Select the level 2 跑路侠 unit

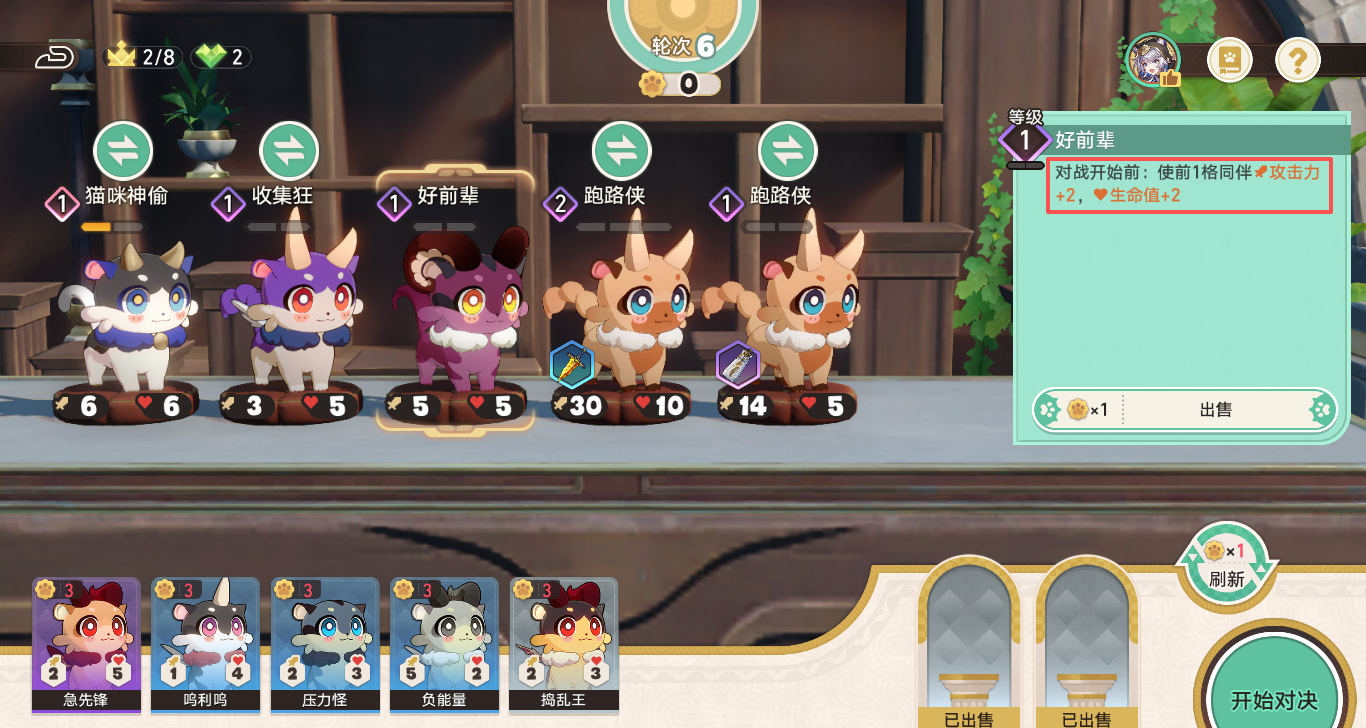tap(622, 320)
